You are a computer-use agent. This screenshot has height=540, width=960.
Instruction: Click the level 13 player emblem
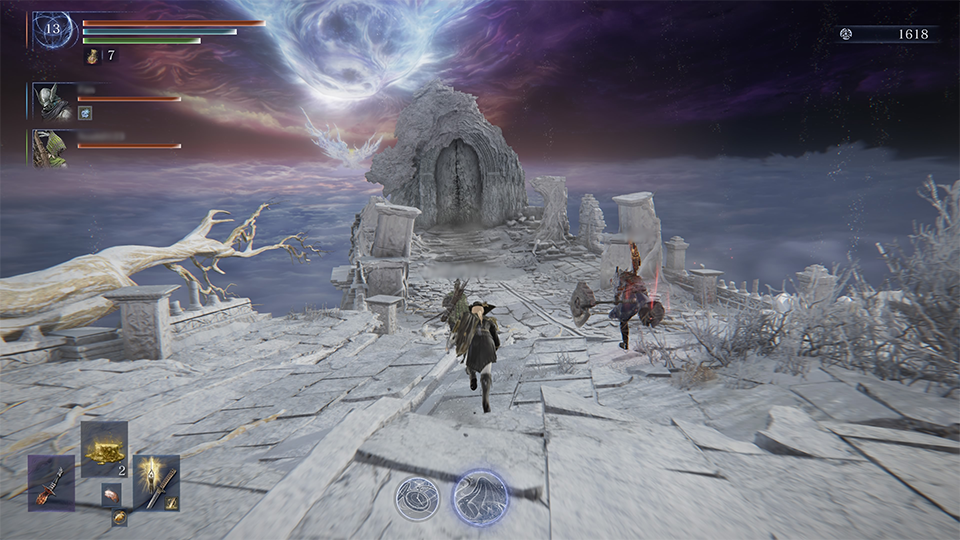pos(53,30)
